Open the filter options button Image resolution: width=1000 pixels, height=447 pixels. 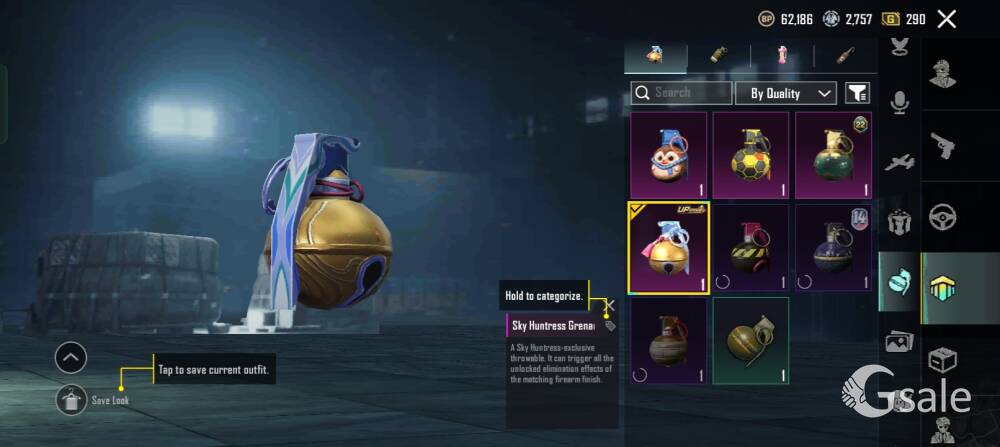[857, 93]
